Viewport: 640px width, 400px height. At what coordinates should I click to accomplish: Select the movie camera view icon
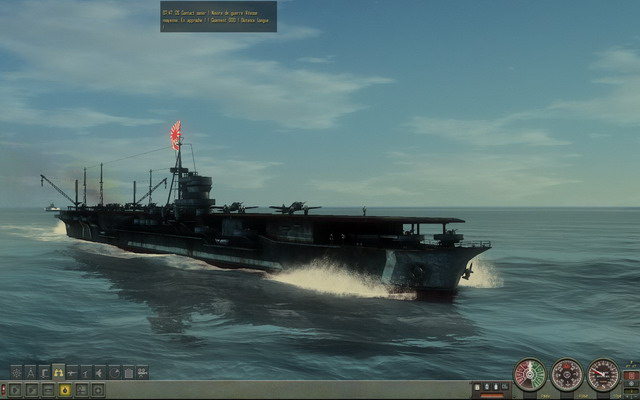pos(142,373)
